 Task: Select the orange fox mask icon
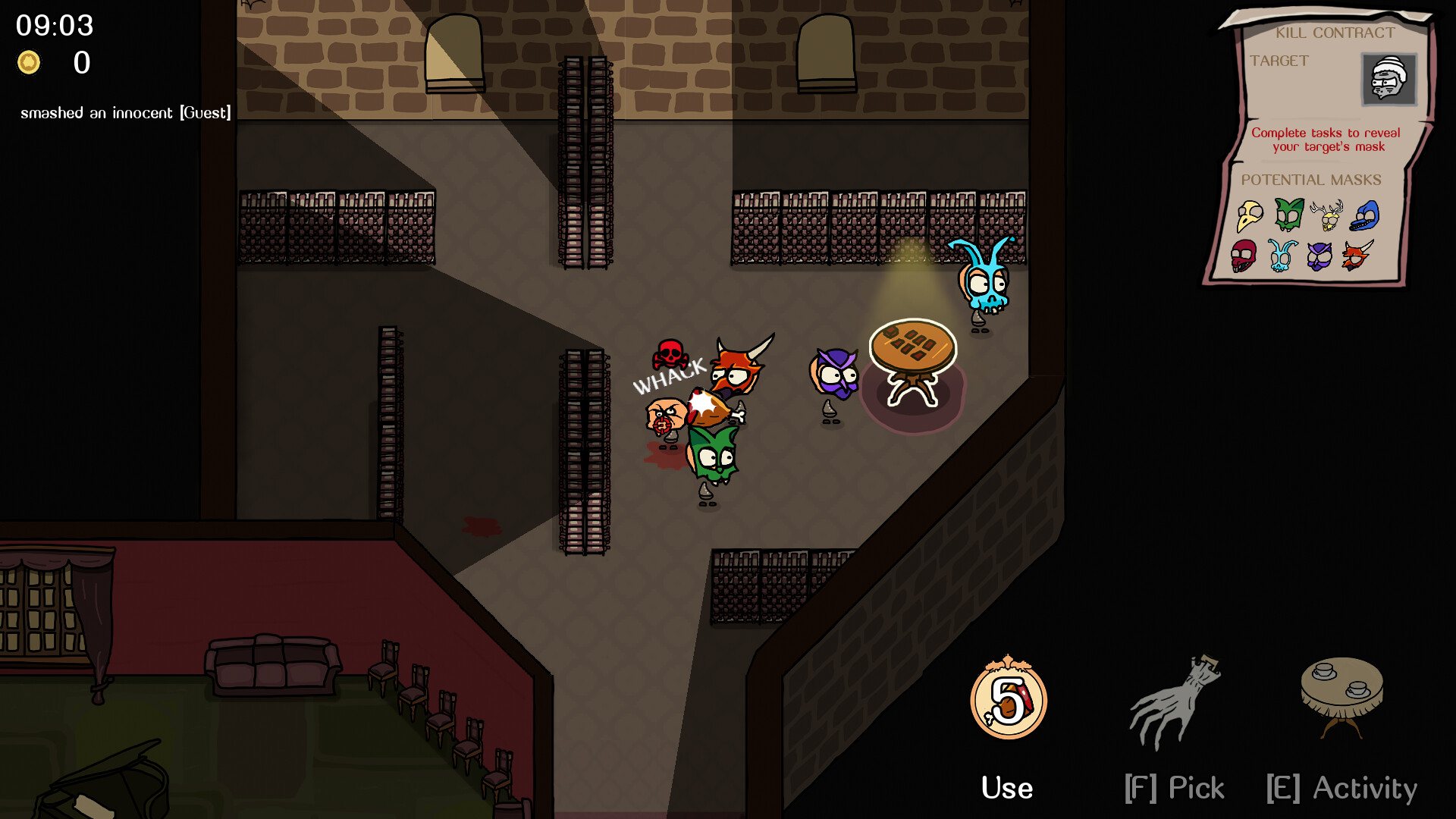1357,255
